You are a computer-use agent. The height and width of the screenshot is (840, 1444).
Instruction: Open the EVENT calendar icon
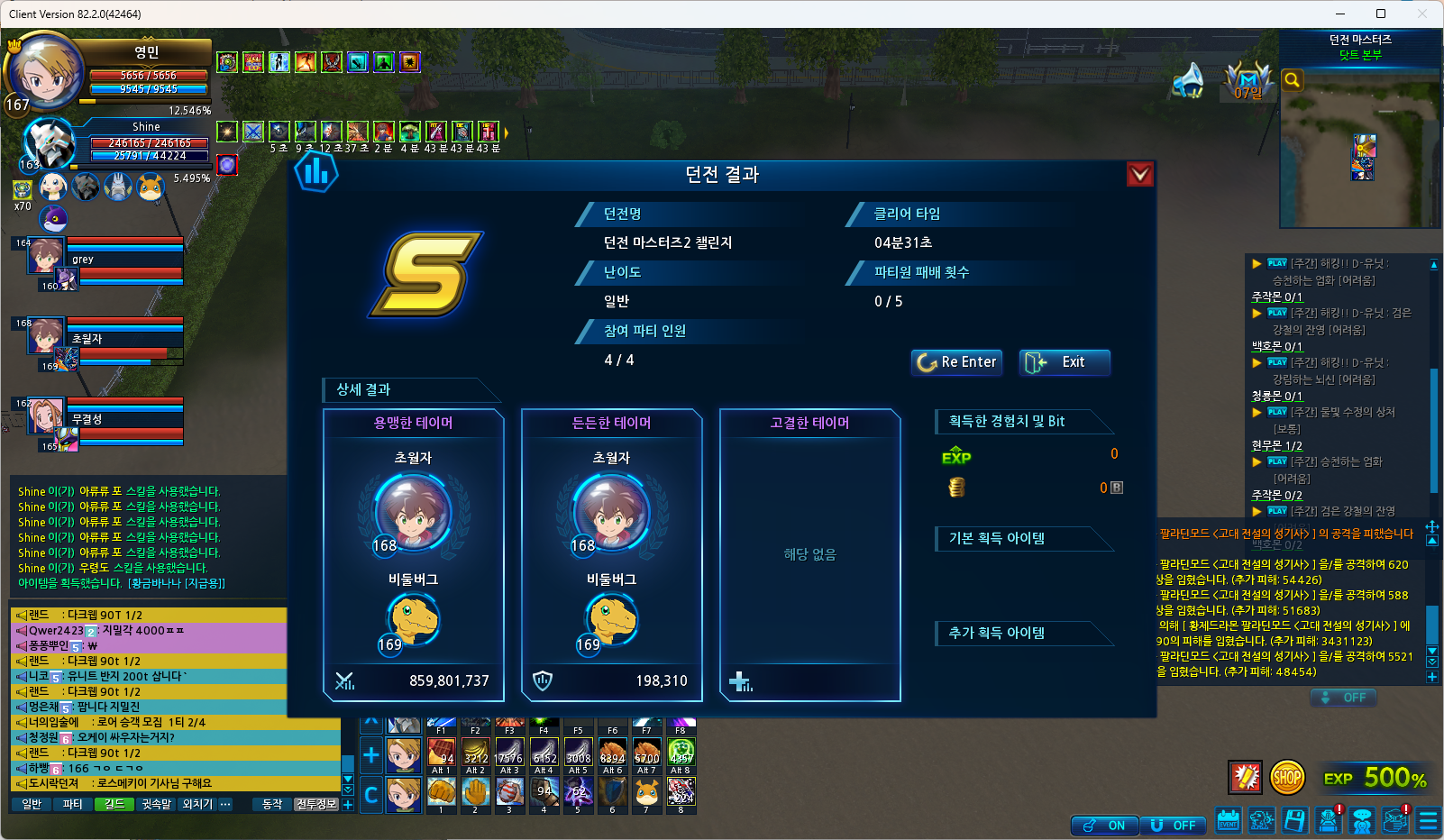point(1229,820)
